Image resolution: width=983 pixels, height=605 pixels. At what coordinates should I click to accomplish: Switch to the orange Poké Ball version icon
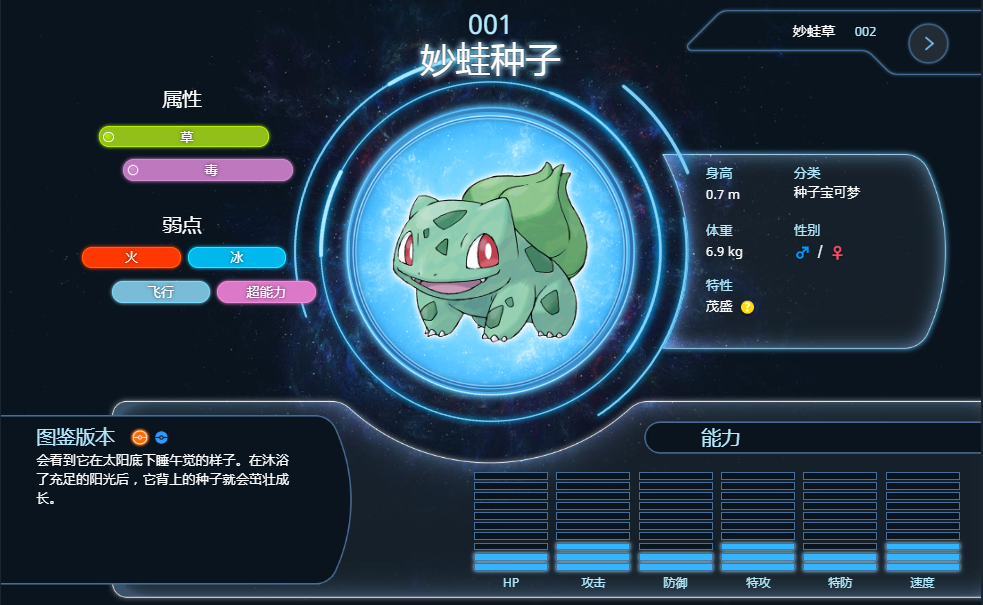tap(140, 437)
